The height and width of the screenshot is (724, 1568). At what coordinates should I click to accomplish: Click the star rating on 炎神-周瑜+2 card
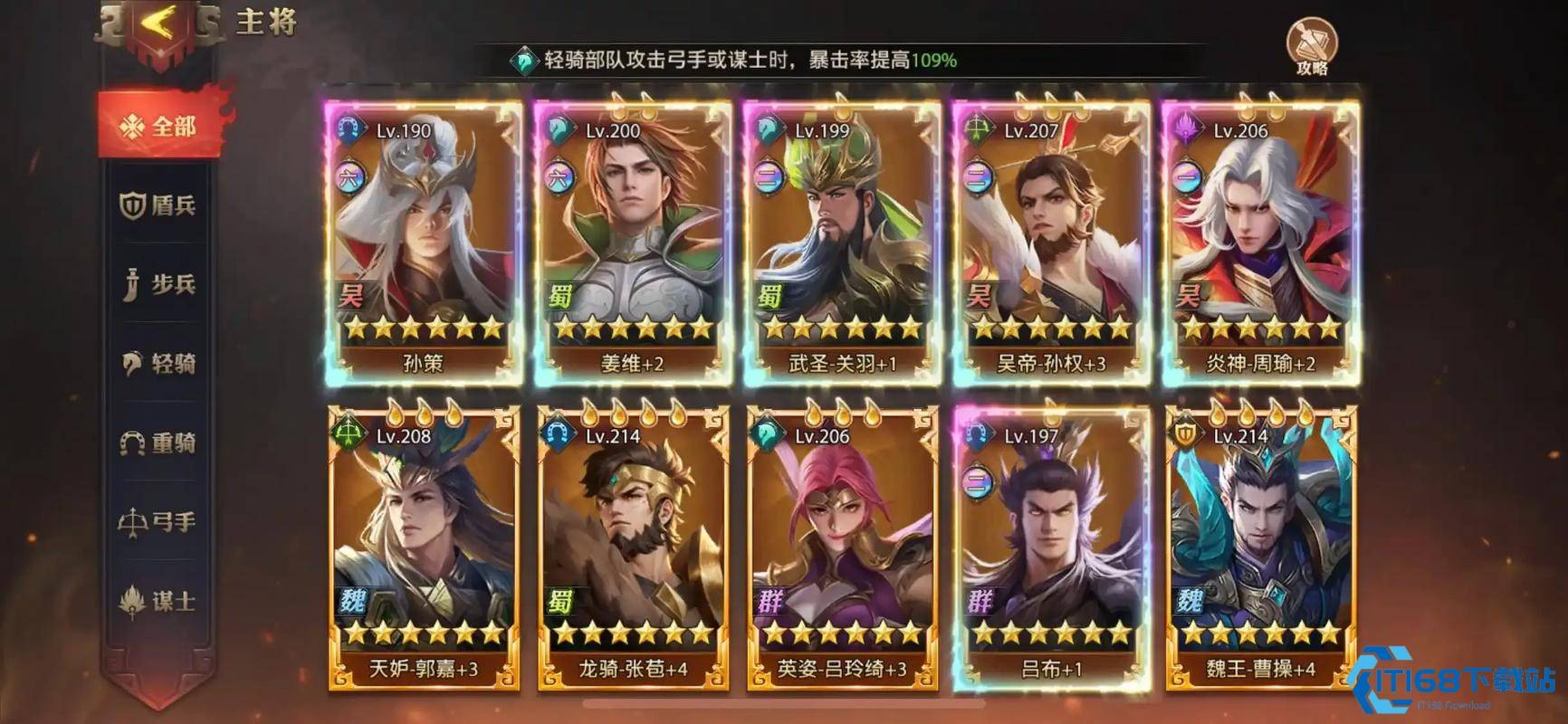point(1262,326)
